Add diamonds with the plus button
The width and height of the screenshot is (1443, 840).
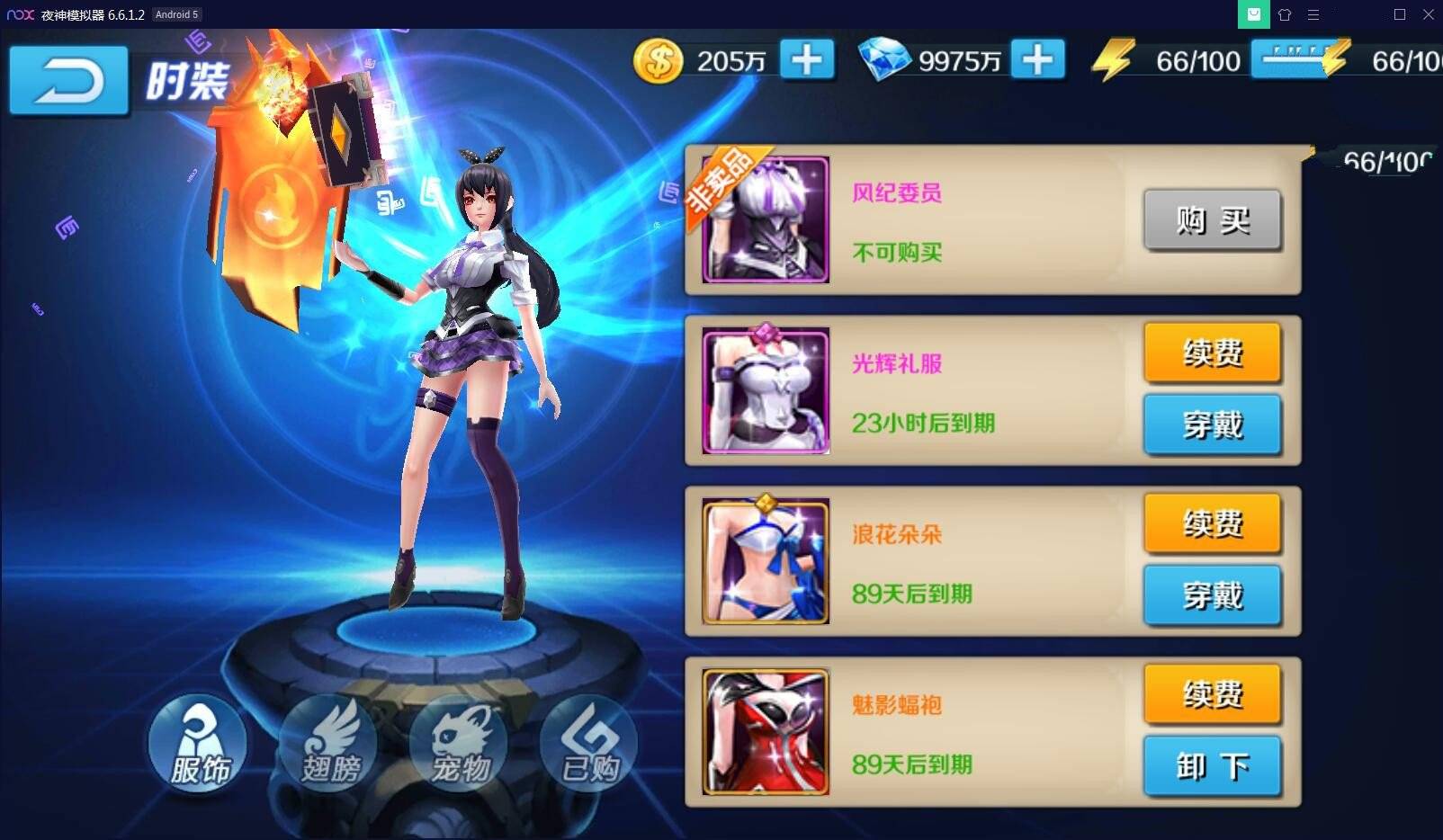click(x=1037, y=60)
